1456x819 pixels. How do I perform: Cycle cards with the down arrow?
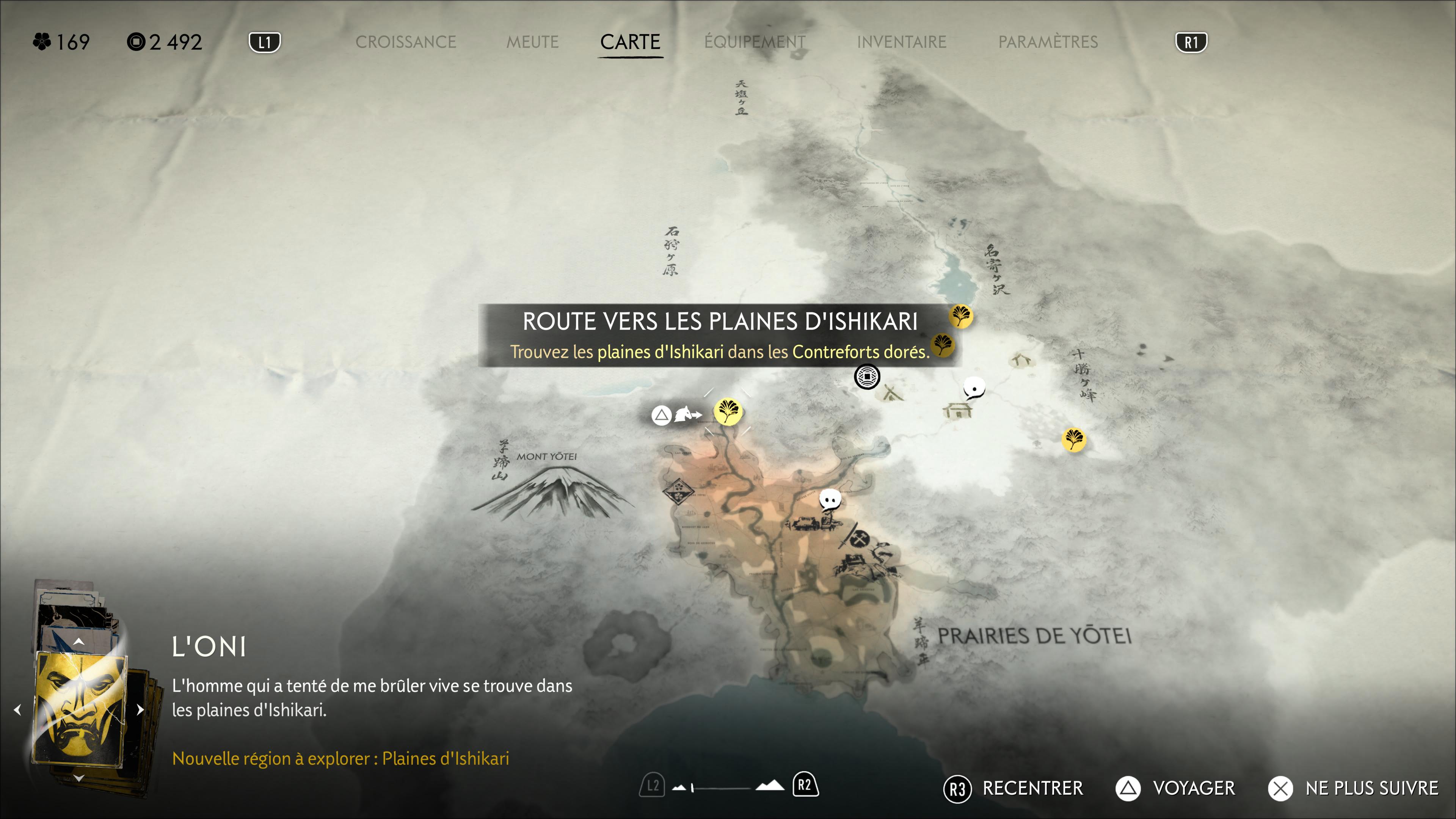pyautogui.click(x=79, y=778)
